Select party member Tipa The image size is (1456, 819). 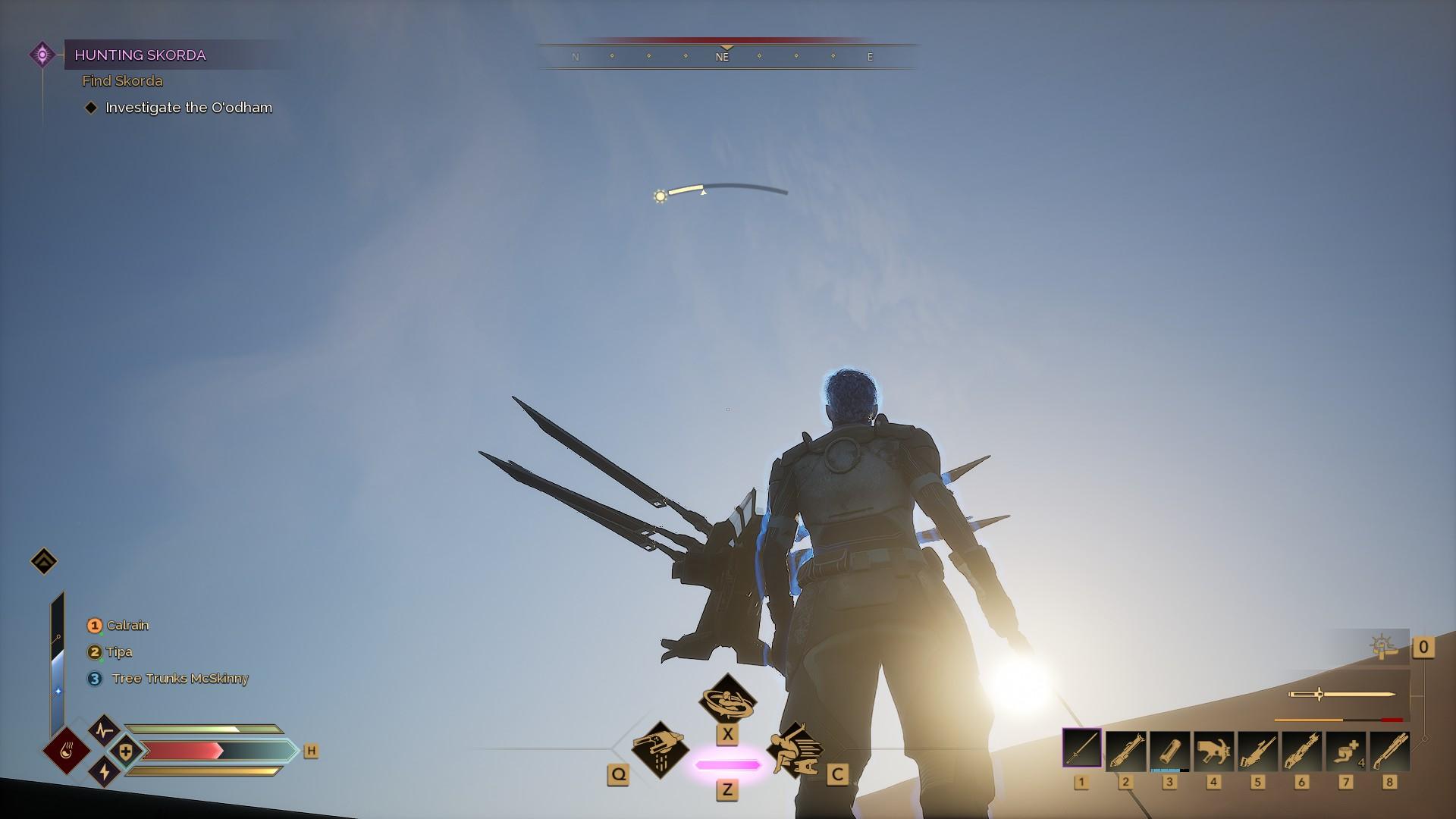[x=119, y=652]
